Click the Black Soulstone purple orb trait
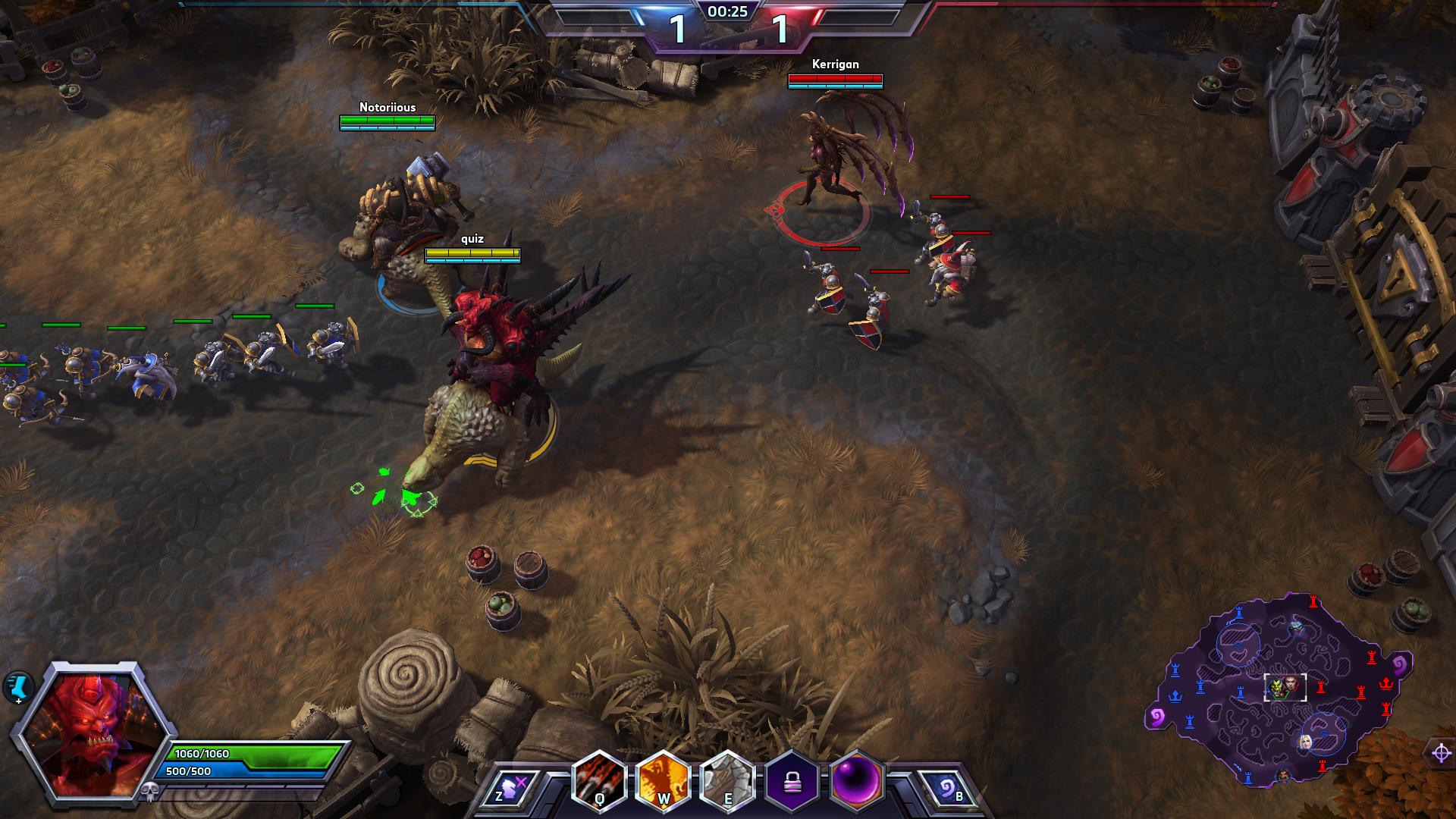Viewport: 1456px width, 819px height. coord(857,780)
